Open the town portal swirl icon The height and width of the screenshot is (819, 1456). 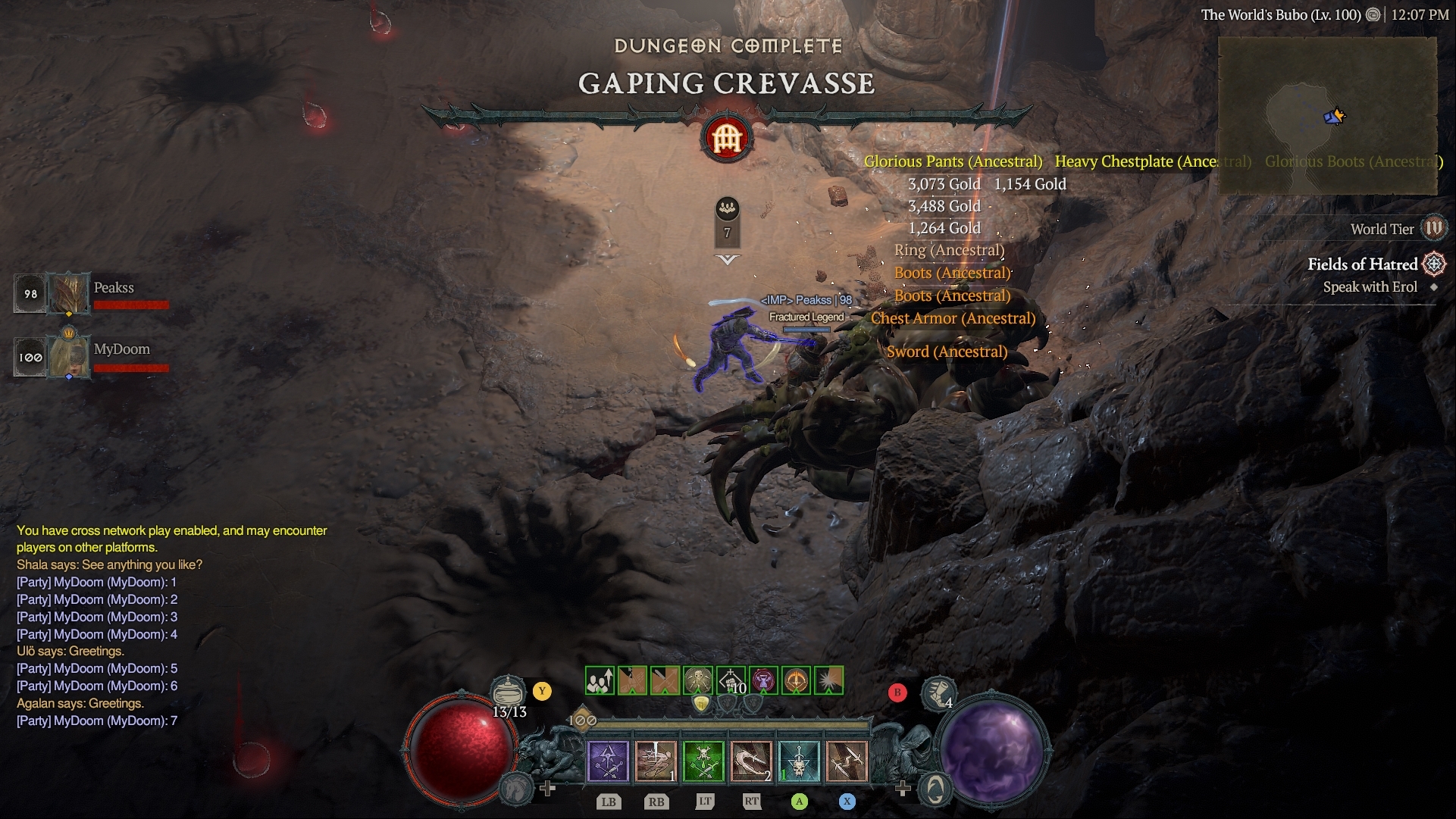935,789
